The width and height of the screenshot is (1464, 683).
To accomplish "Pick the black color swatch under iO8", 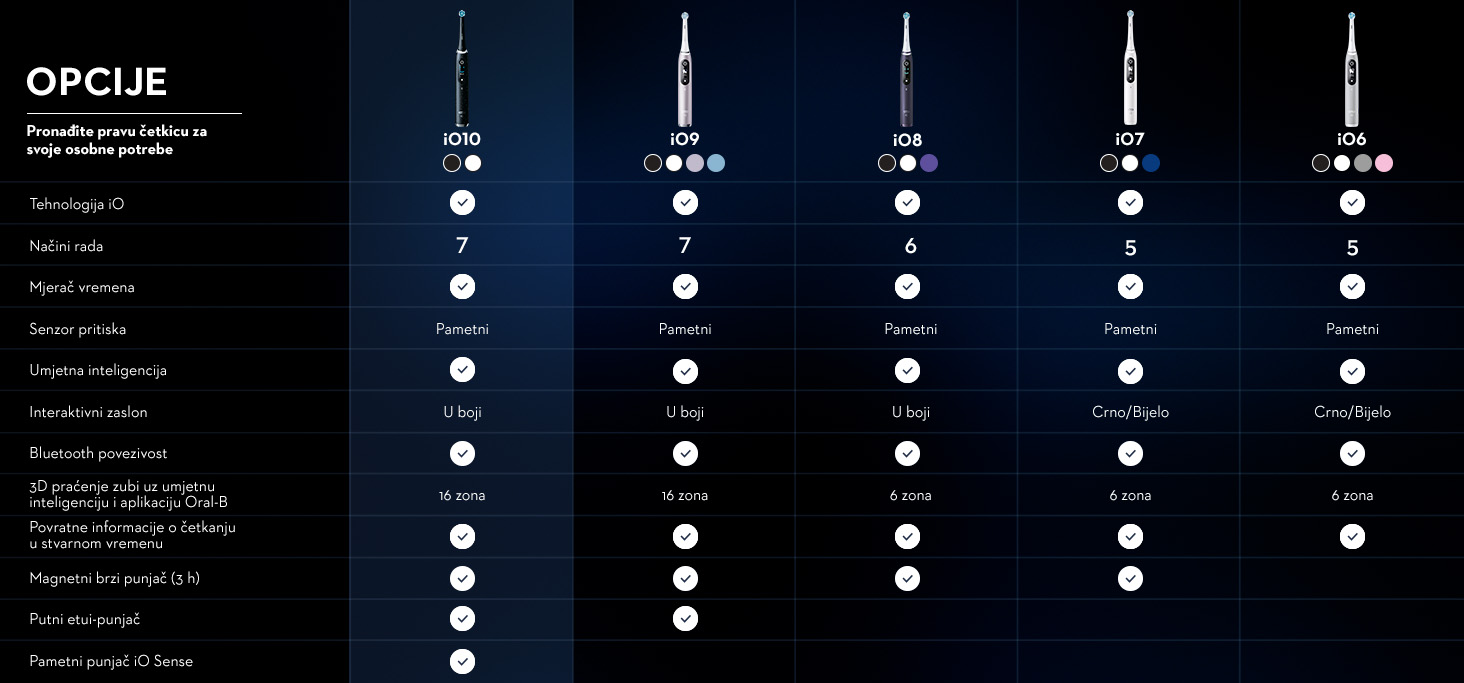I will pos(887,163).
